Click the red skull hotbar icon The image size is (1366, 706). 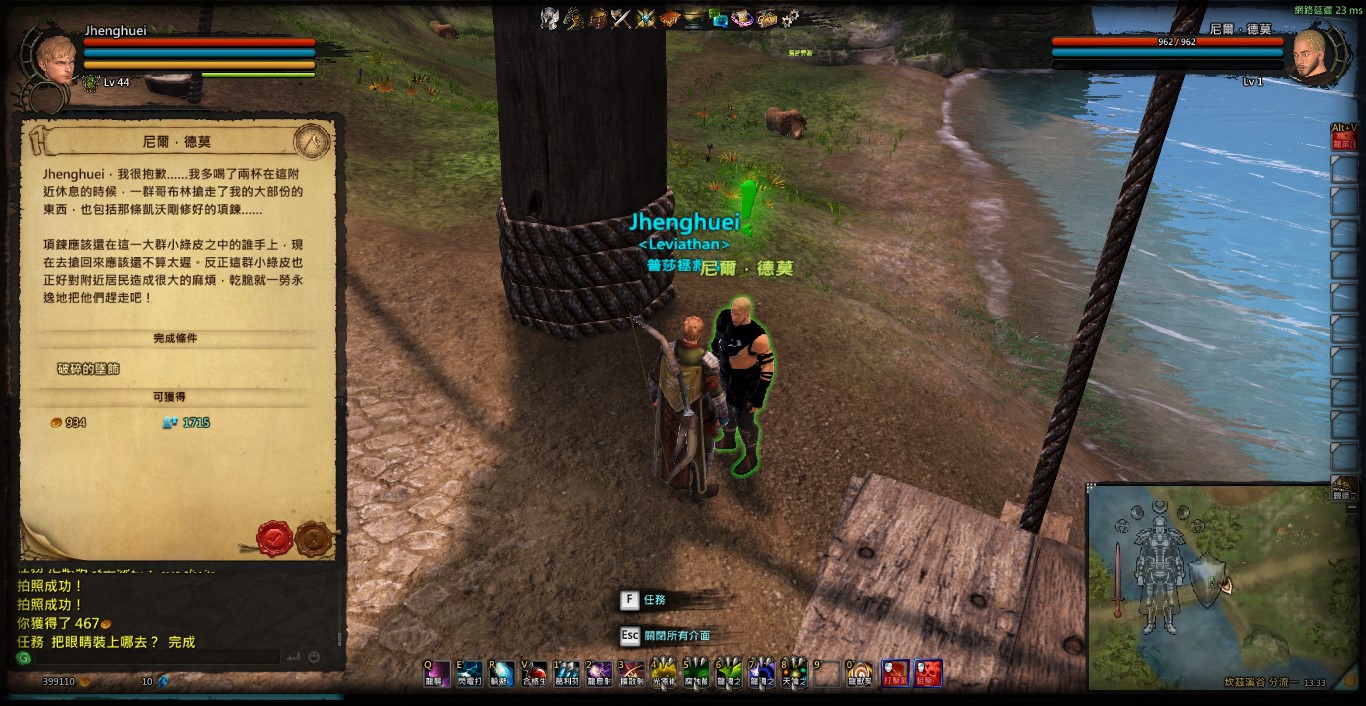(928, 673)
